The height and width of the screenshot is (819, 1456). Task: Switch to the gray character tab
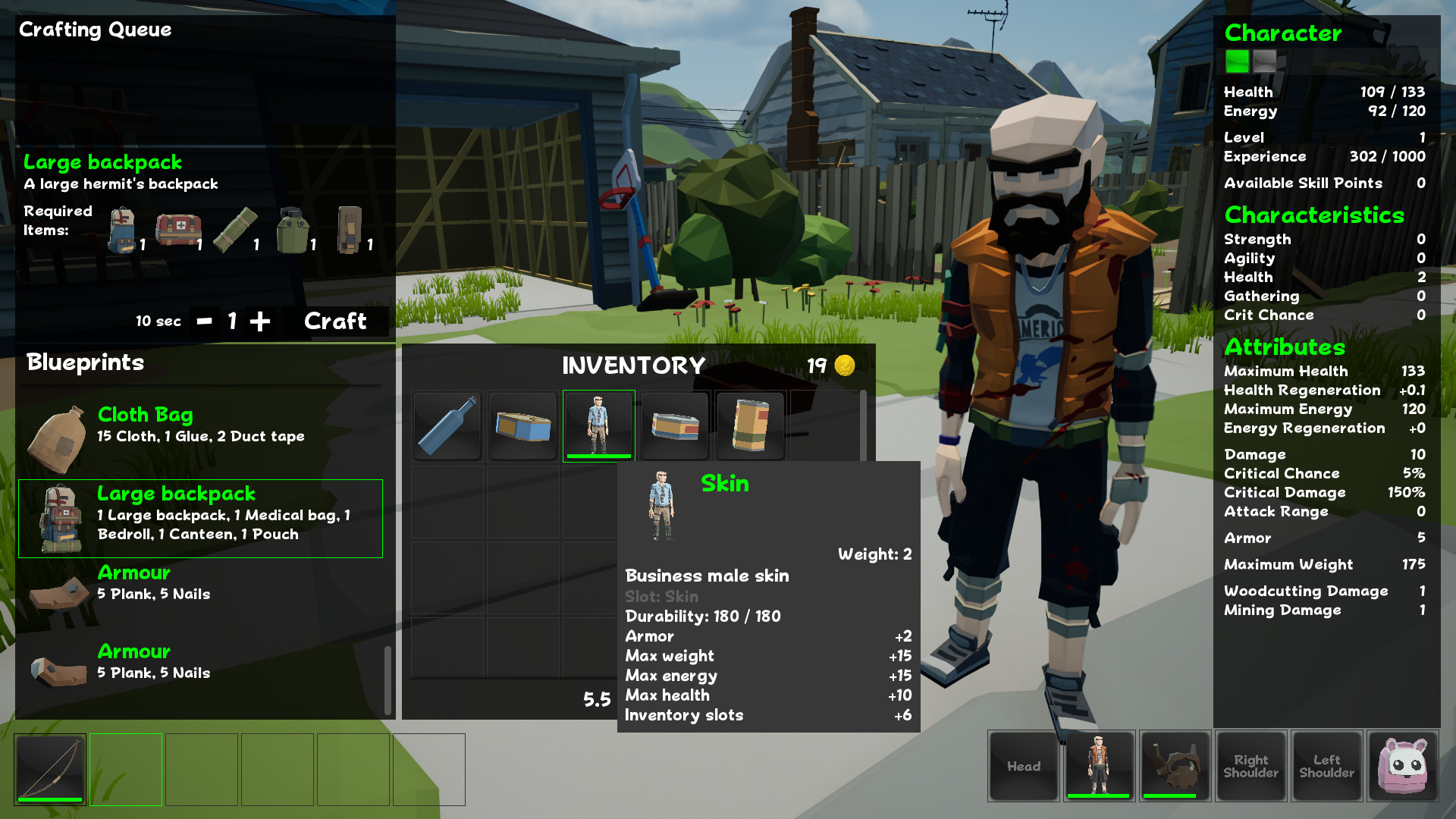click(x=1264, y=61)
